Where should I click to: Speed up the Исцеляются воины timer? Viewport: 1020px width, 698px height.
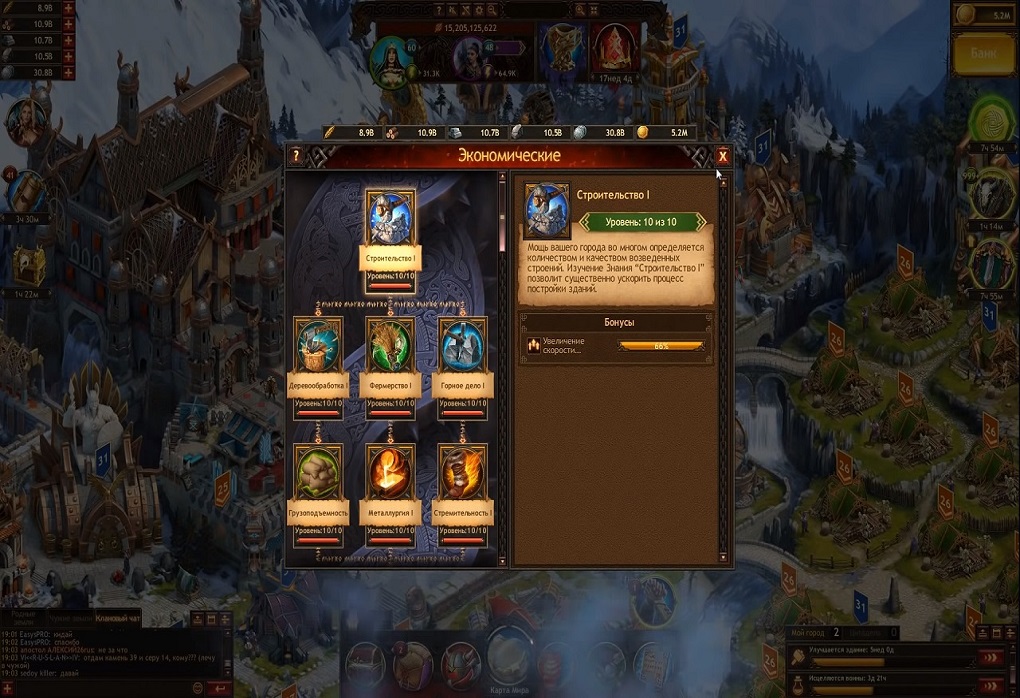tap(990, 685)
